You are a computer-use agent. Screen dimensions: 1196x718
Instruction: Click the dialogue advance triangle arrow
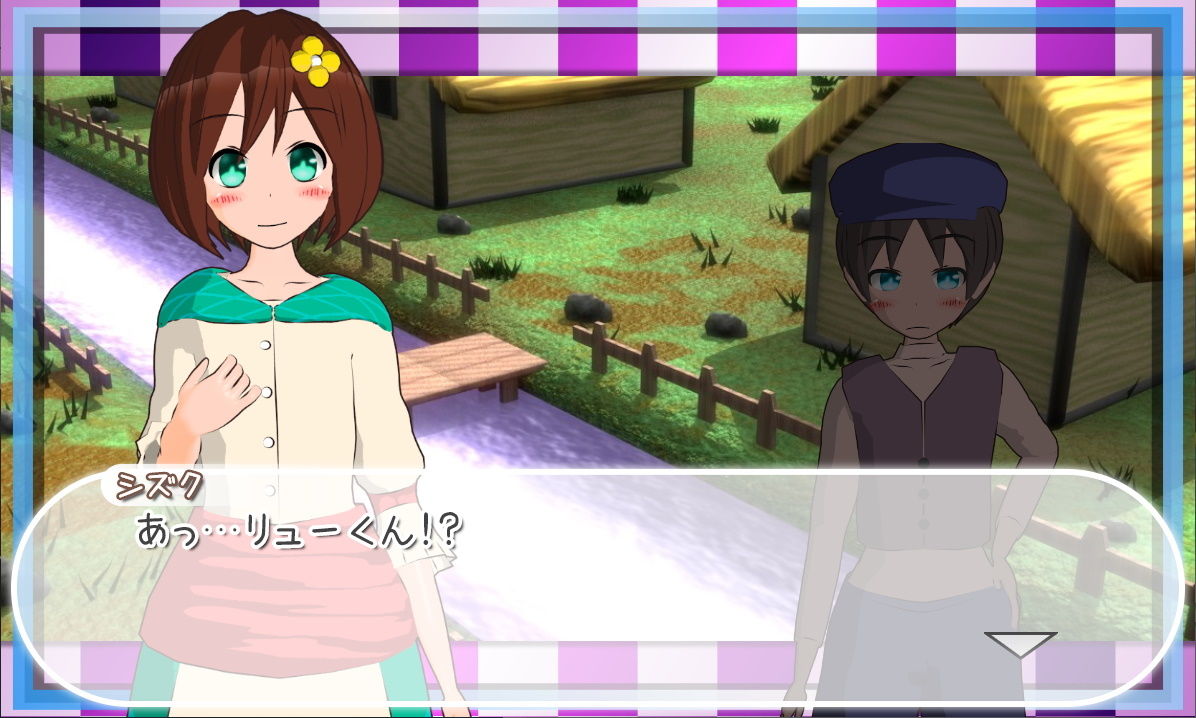pos(1019,643)
